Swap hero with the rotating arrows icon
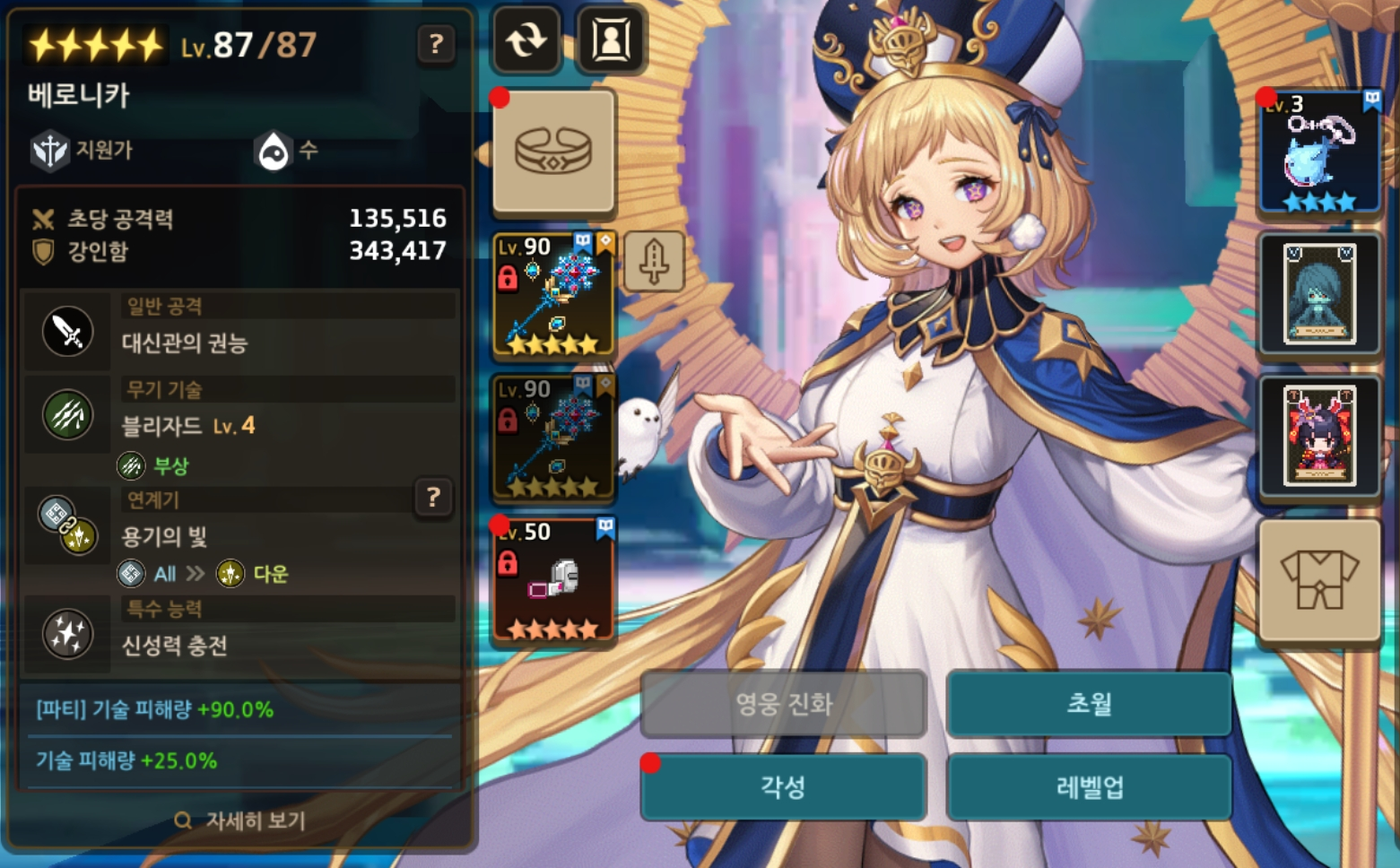Image resolution: width=1400 pixels, height=868 pixels. point(526,39)
